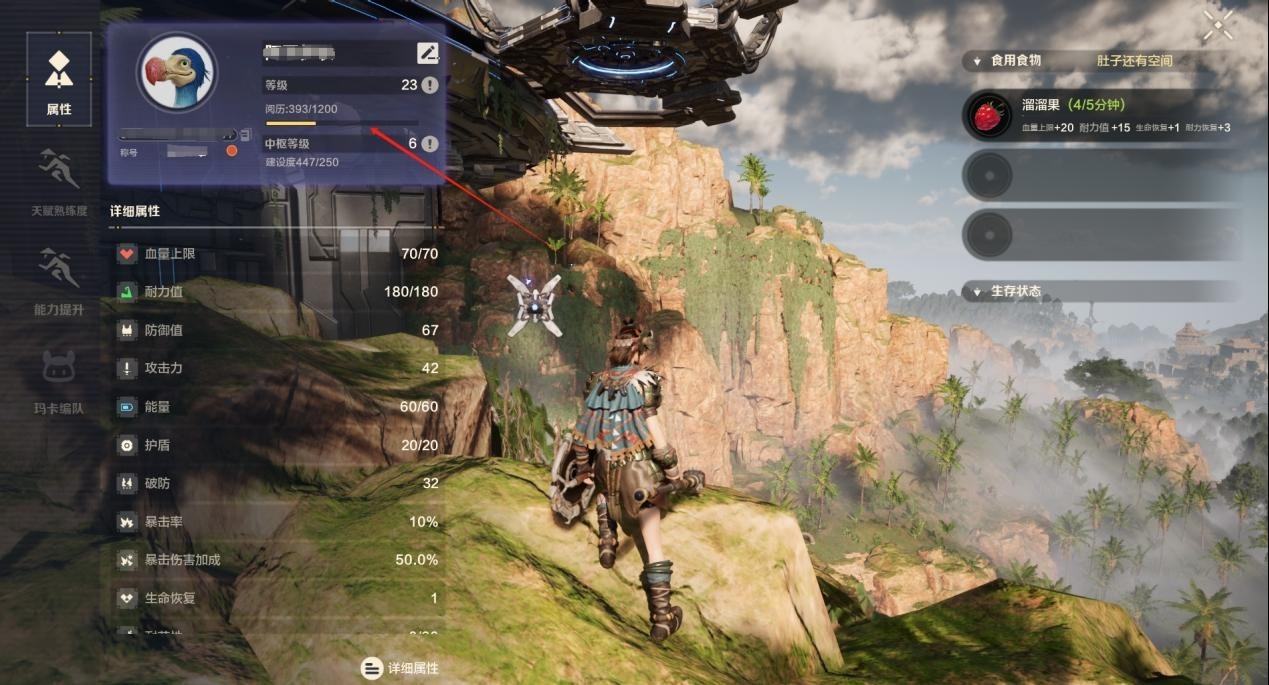Close the panel with the diamond X
The height and width of the screenshot is (685, 1269).
pyautogui.click(x=1218, y=26)
